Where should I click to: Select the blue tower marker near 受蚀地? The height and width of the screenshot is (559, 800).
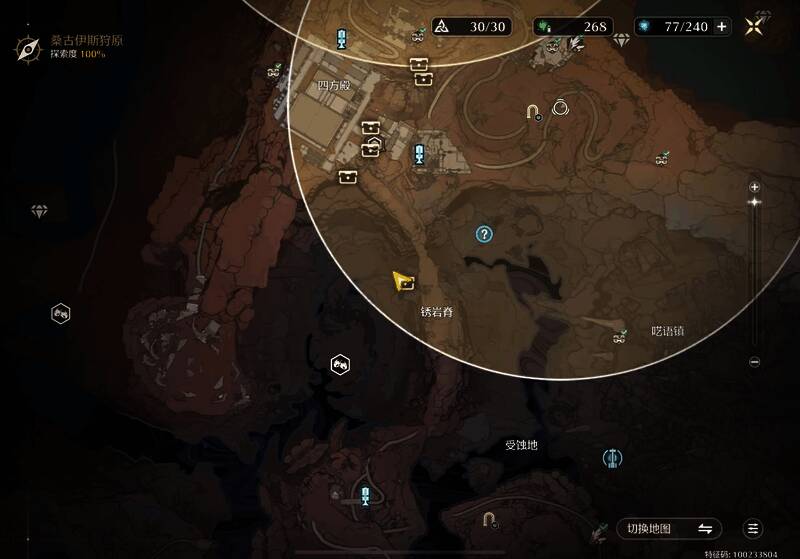tap(613, 458)
